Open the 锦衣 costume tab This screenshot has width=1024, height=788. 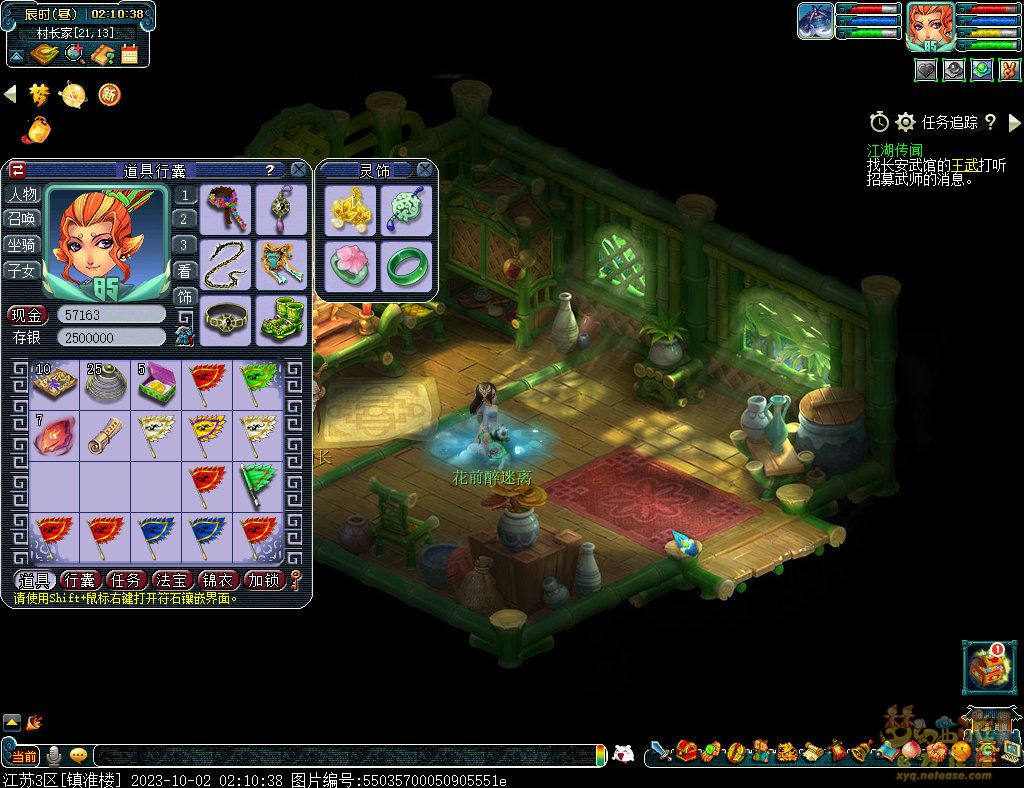(x=217, y=580)
